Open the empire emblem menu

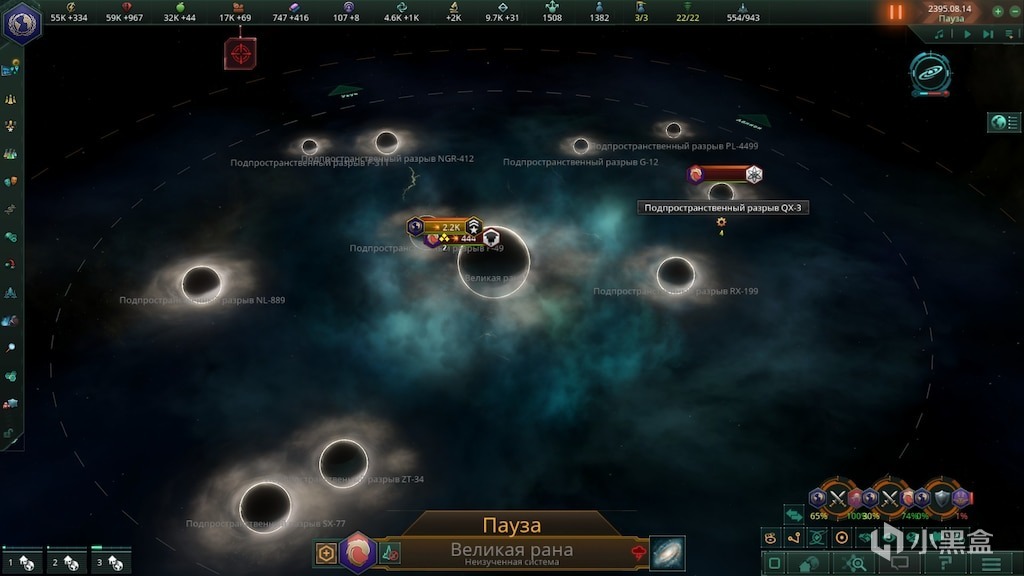(x=20, y=22)
